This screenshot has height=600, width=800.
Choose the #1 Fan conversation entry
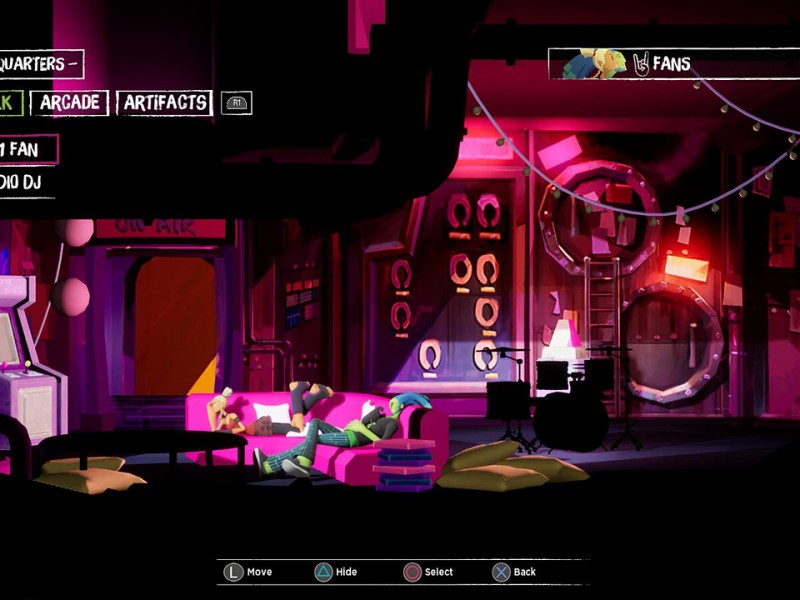(26, 150)
